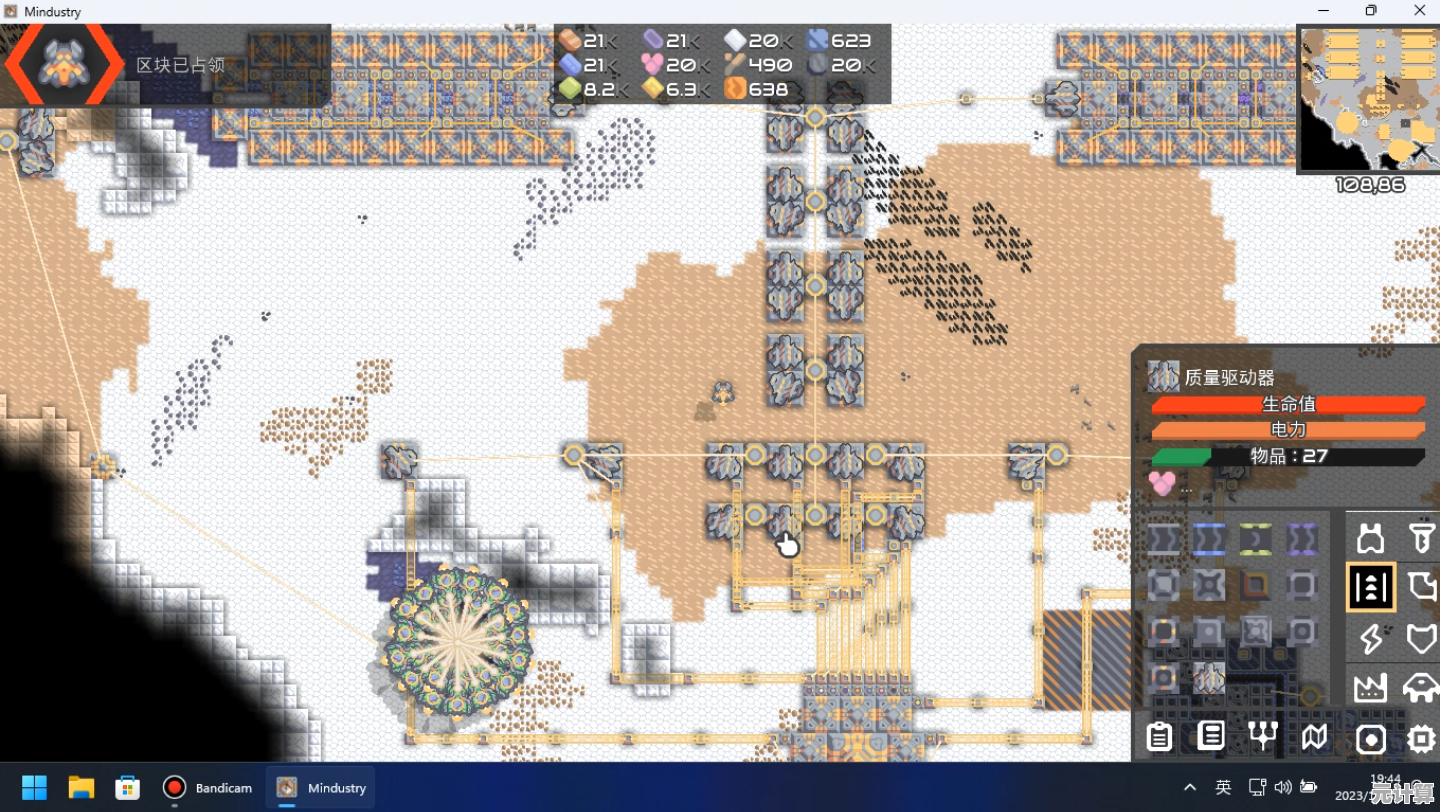
Task: Open the clipboard icon menu
Action: [1160, 738]
